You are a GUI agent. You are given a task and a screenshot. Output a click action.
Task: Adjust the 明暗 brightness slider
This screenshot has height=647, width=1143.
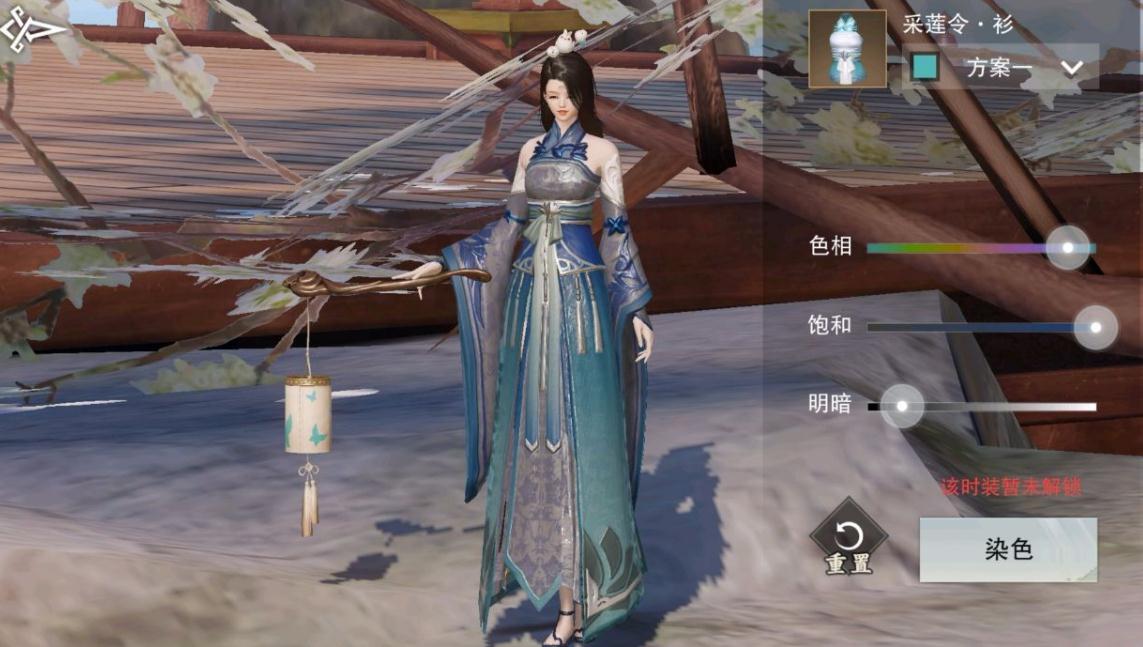click(902, 406)
